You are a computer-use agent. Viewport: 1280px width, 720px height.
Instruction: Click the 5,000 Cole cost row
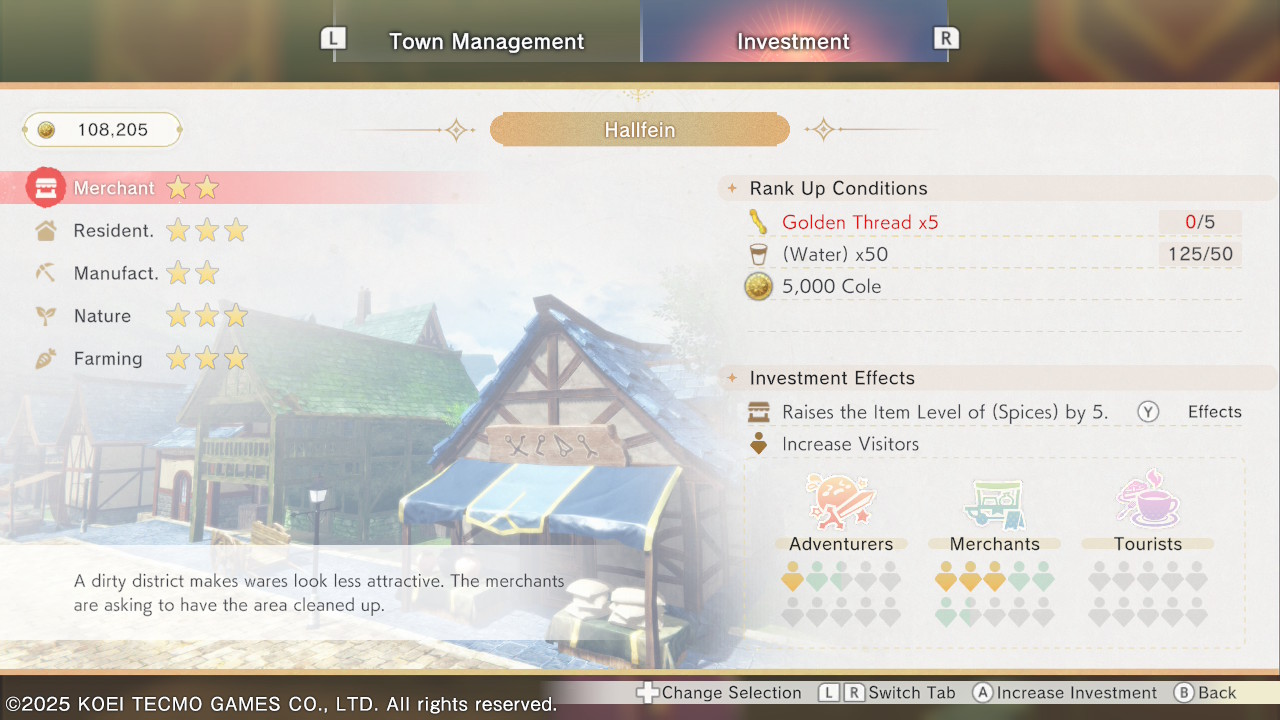click(x=831, y=287)
